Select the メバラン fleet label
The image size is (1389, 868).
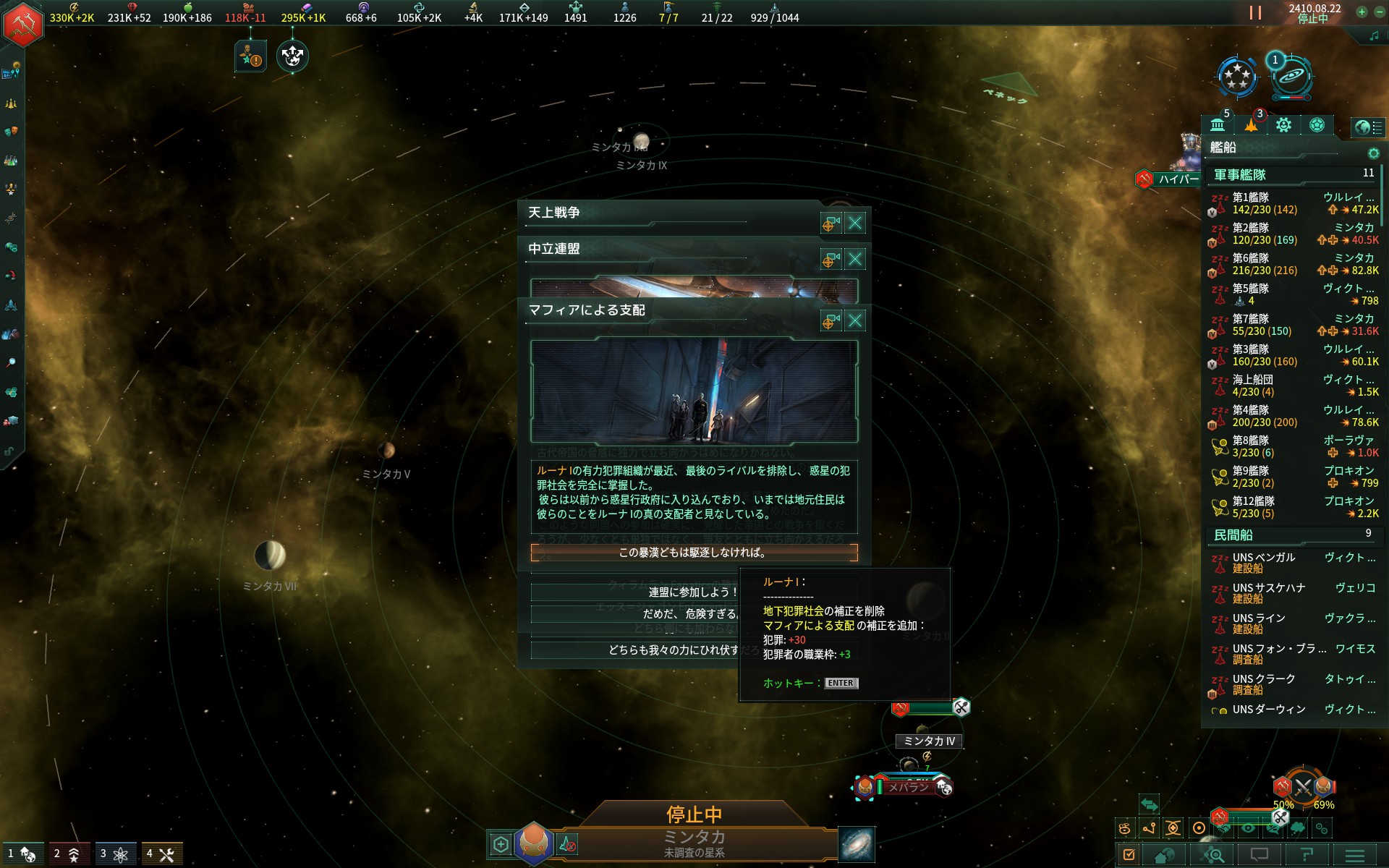908,787
